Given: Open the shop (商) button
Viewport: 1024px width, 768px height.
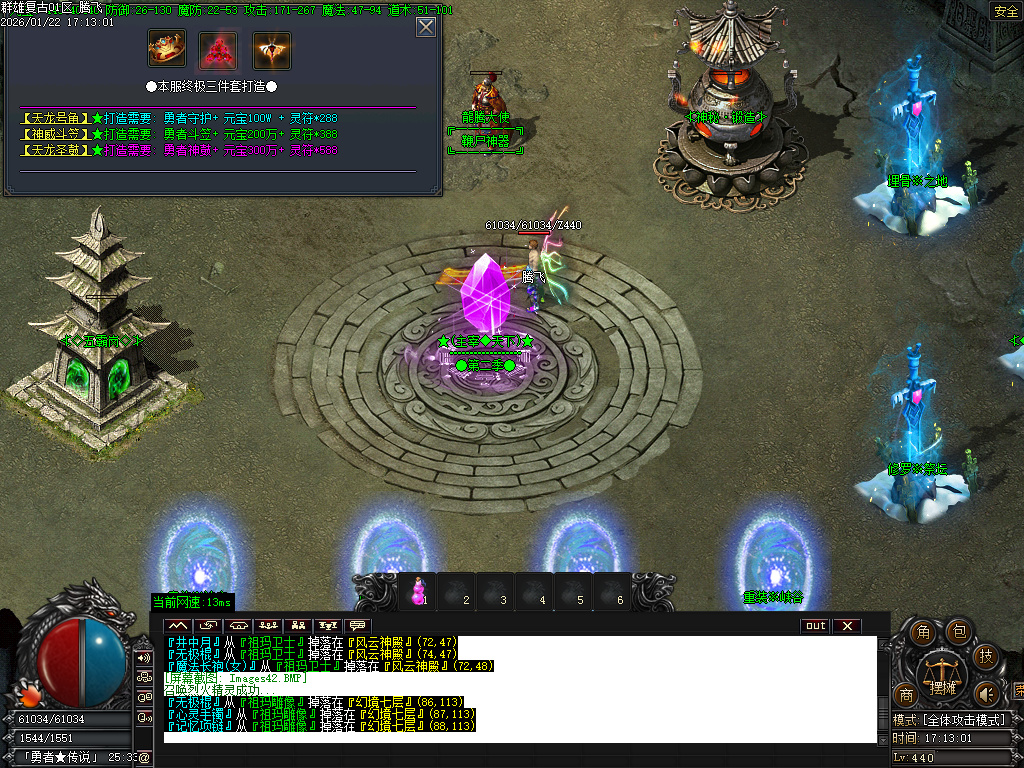Looking at the screenshot, I should 906,694.
